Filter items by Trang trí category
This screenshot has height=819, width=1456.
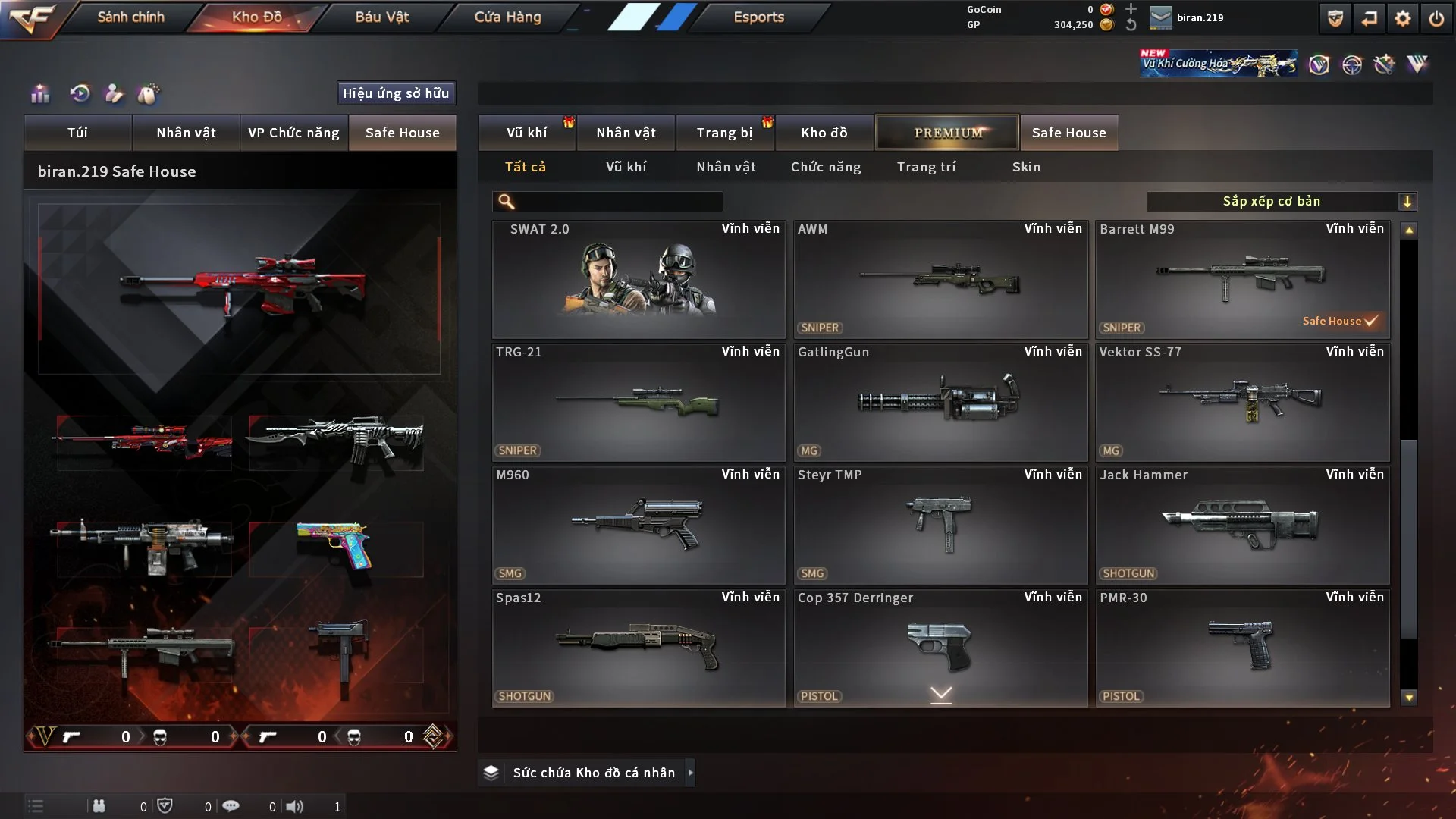(926, 167)
